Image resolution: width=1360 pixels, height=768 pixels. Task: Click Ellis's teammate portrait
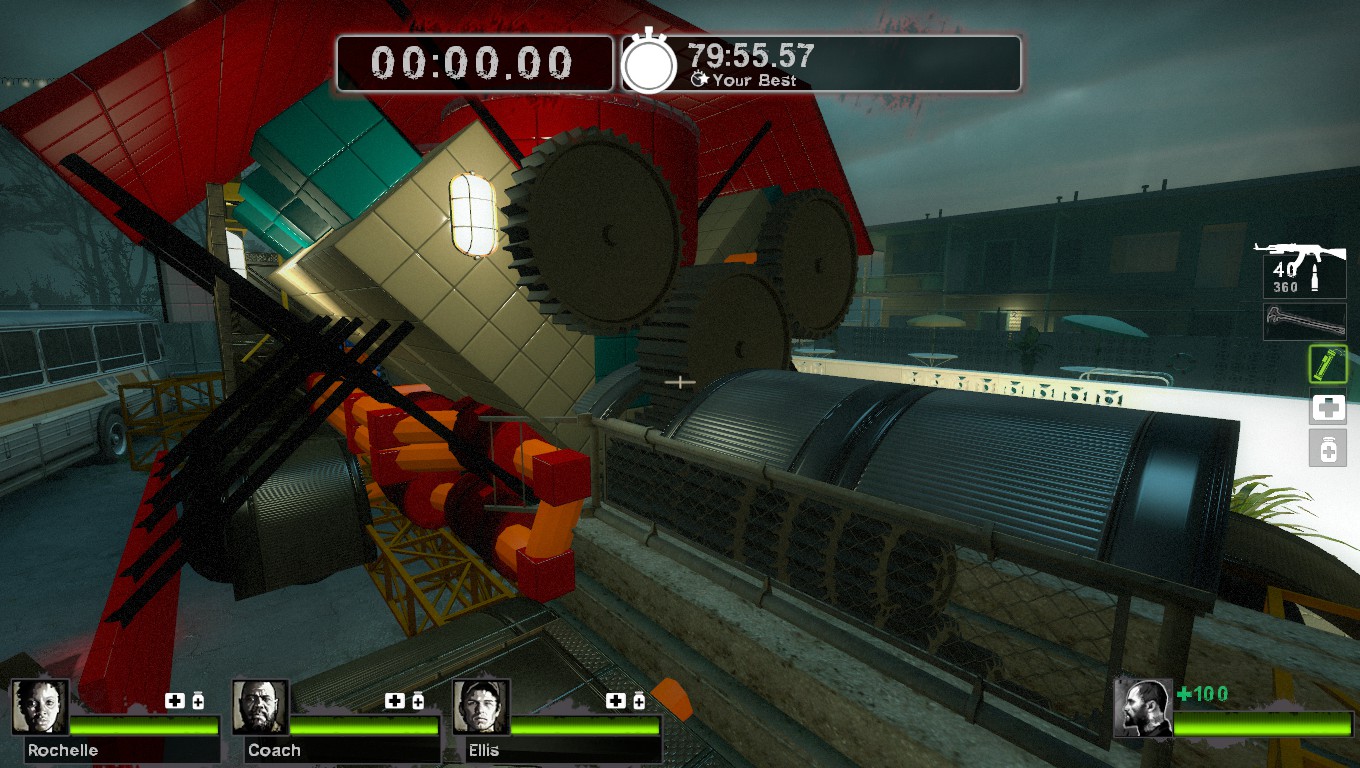coord(481,707)
